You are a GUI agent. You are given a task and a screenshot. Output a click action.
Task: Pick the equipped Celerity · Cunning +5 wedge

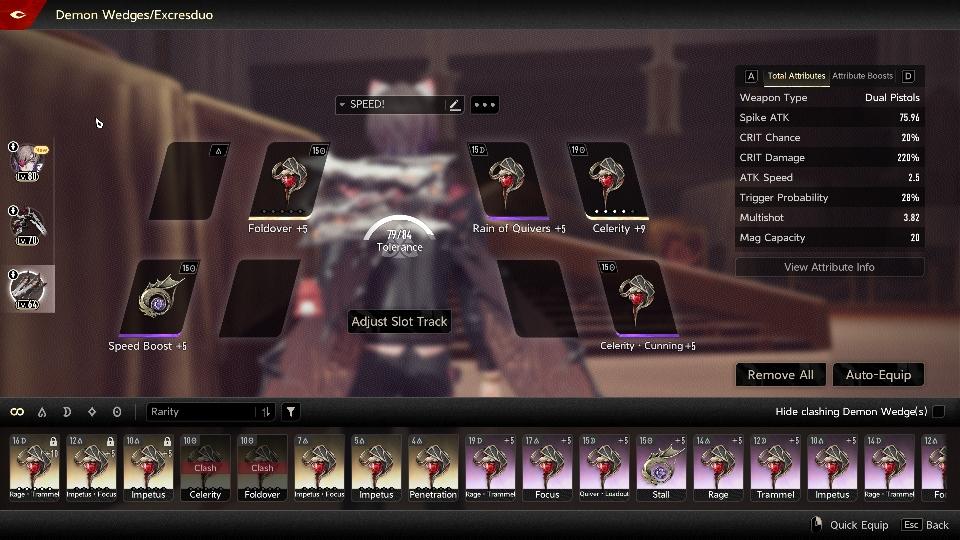632,297
